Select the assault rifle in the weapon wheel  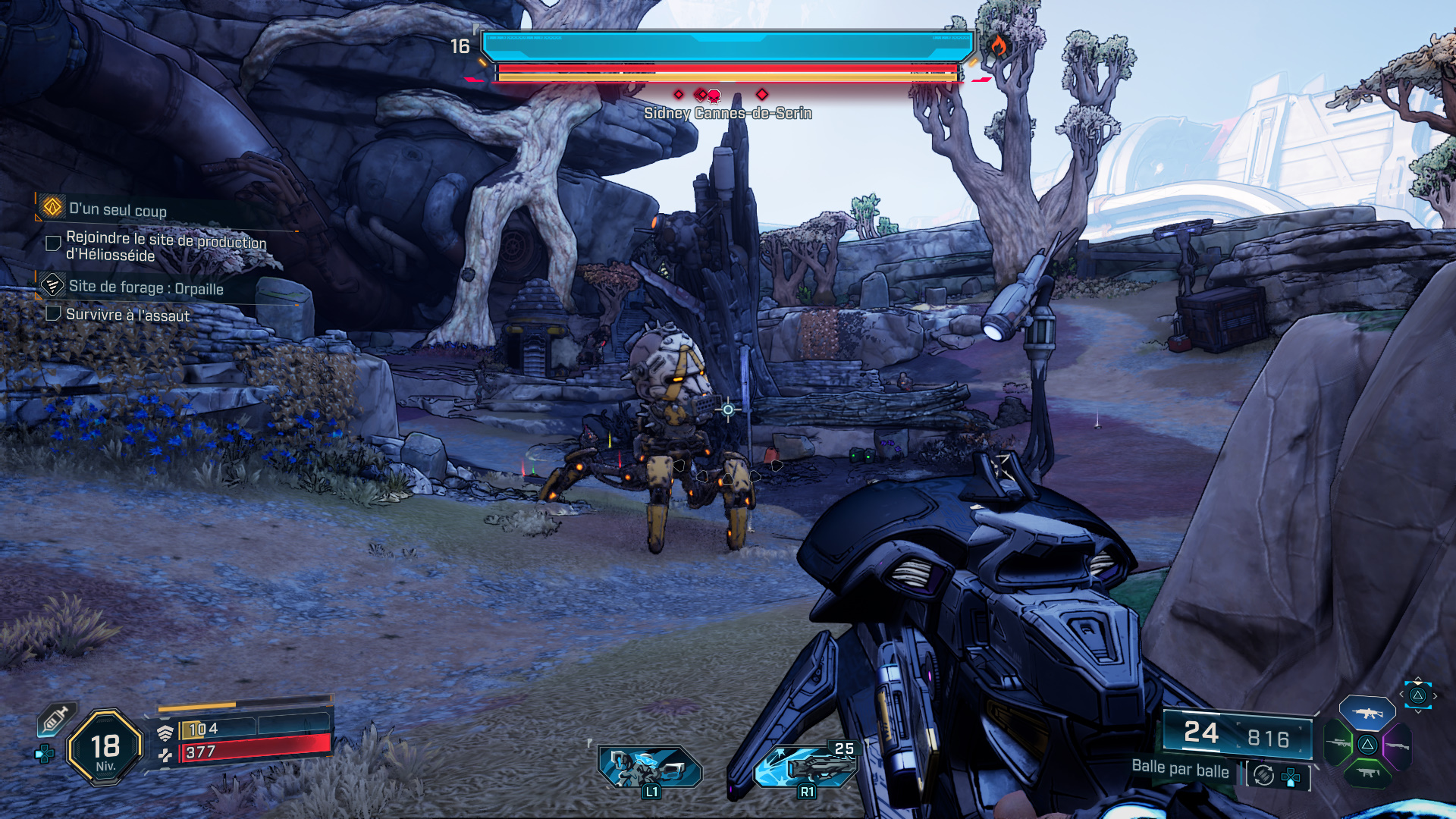coord(1367,712)
